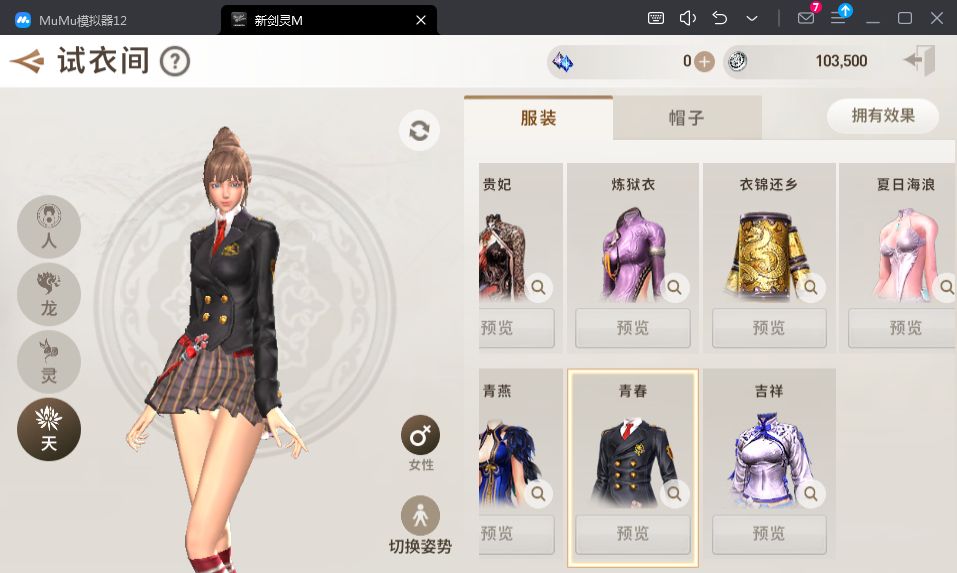Choose the 人 race button
Screen dimensions: 957x573
click(48, 226)
